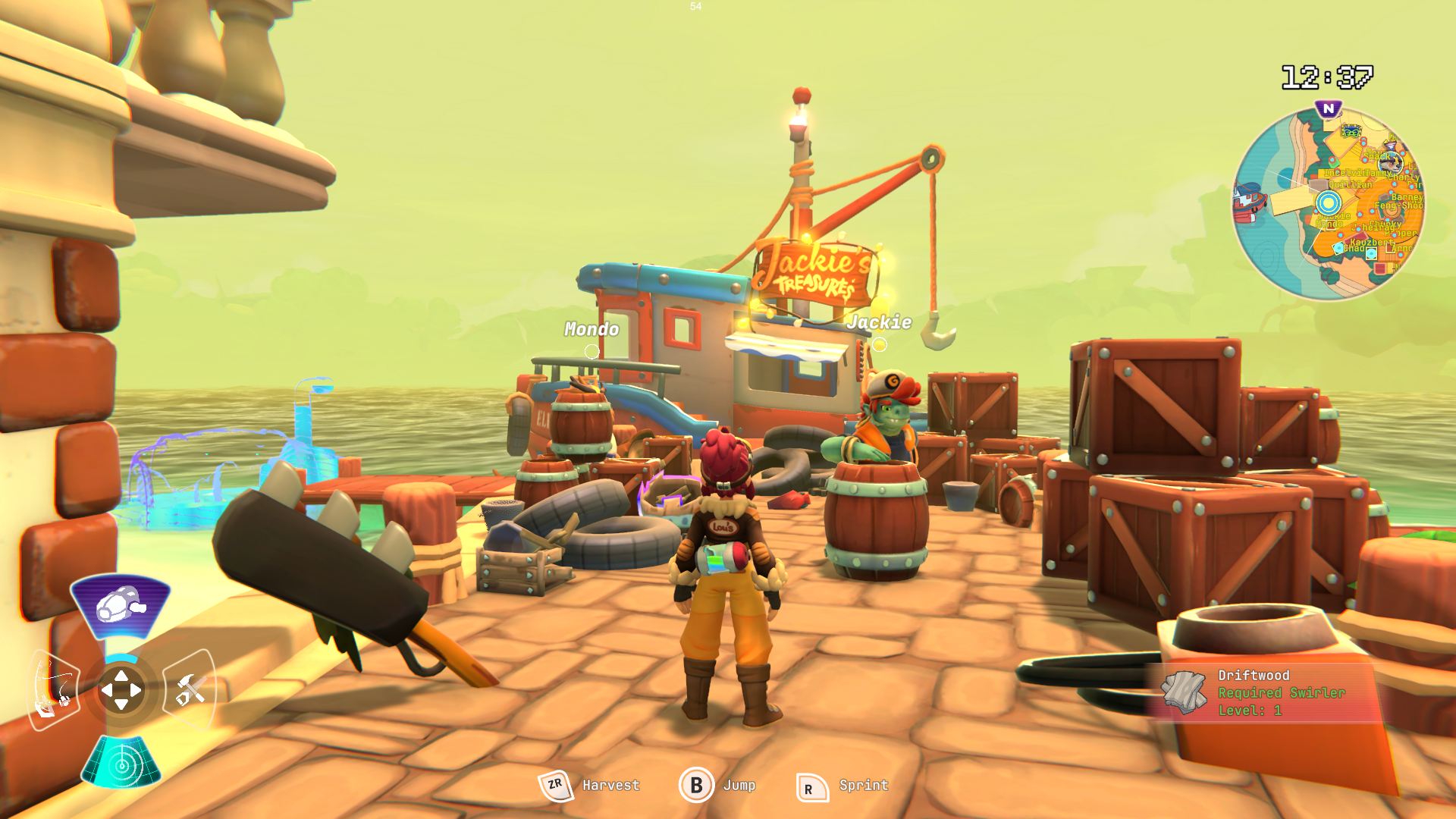Pick the hammer and wrench build tool
The width and height of the screenshot is (1456, 819).
[190, 690]
